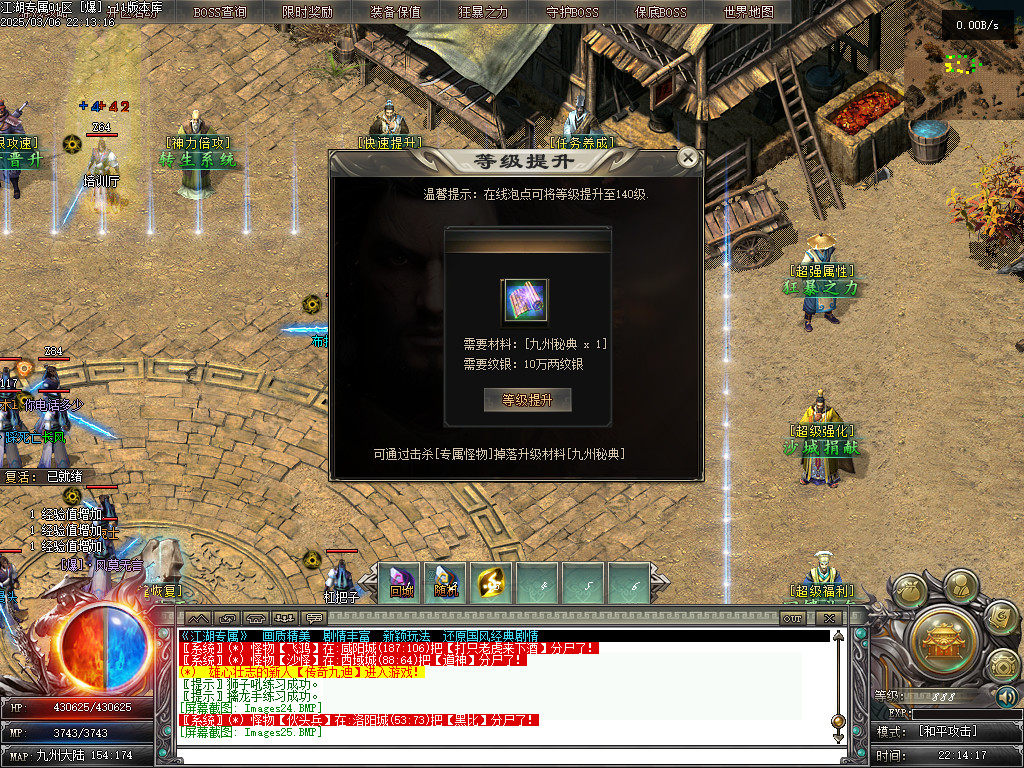
Task: Close the chat panel with X button
Action: click(827, 619)
